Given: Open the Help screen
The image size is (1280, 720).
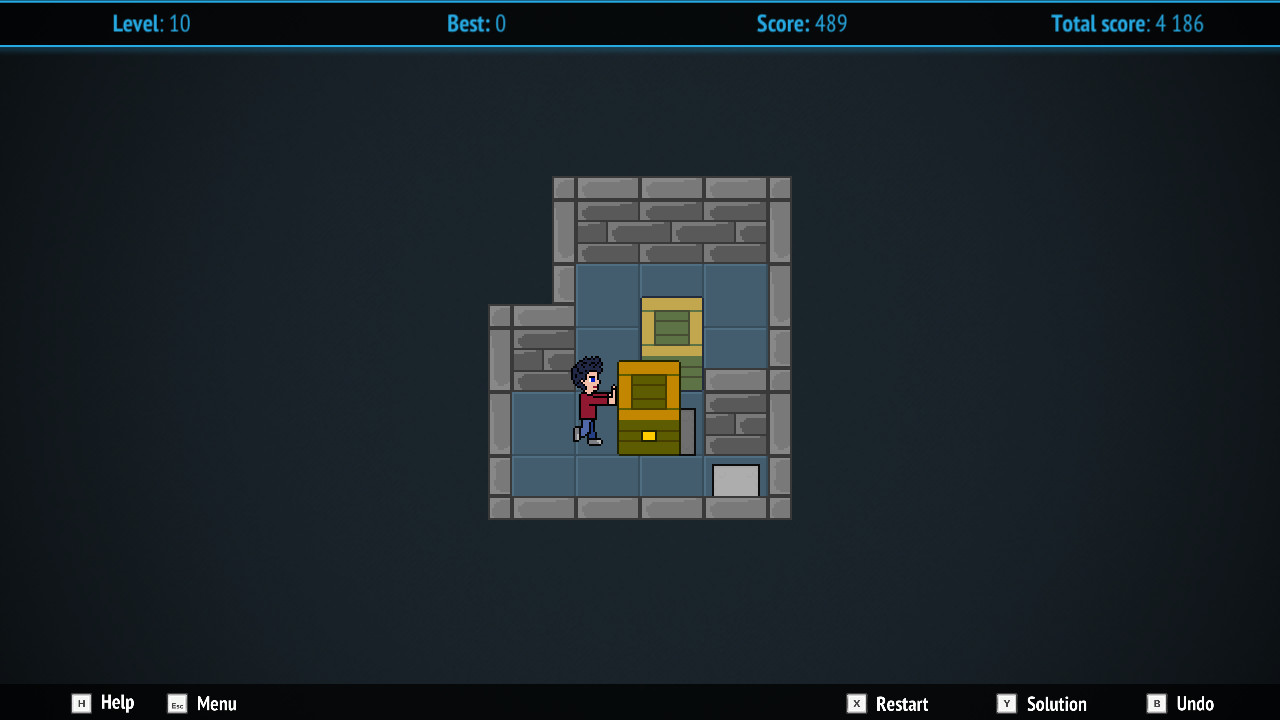Looking at the screenshot, I should point(117,703).
